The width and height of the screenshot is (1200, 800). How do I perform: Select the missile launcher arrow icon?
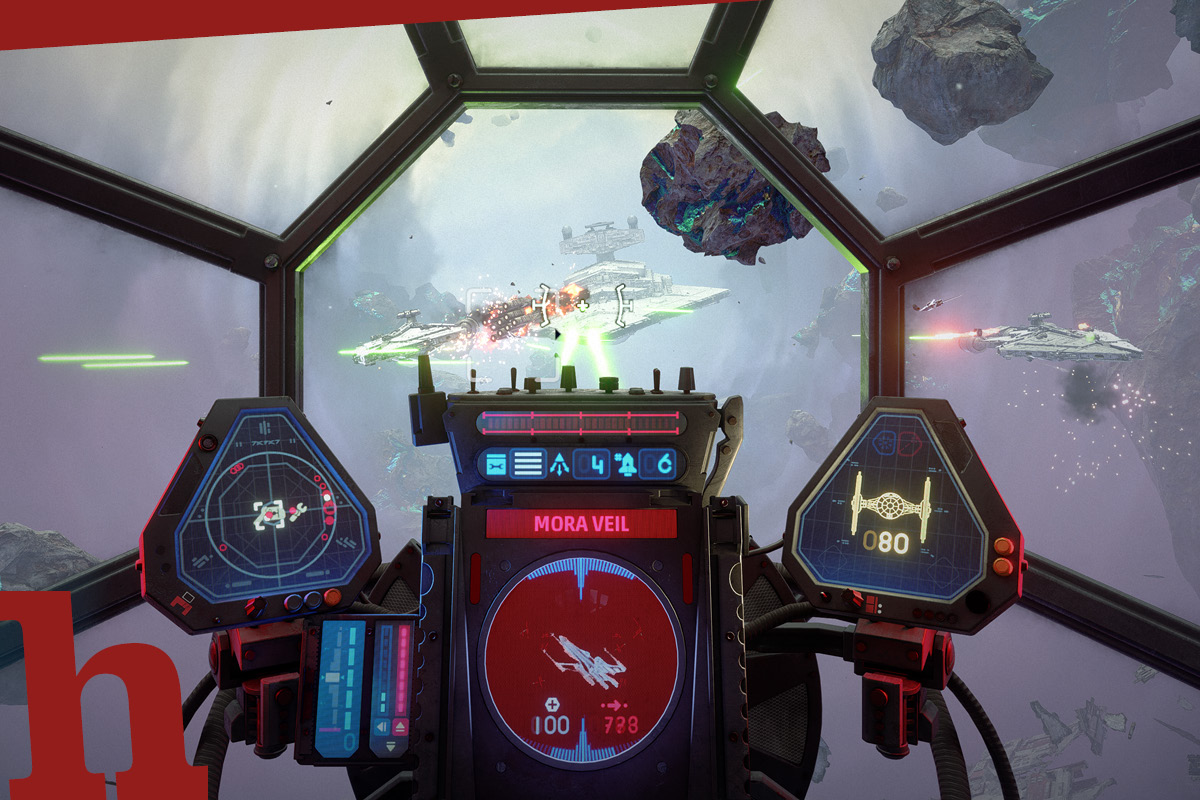(x=557, y=464)
